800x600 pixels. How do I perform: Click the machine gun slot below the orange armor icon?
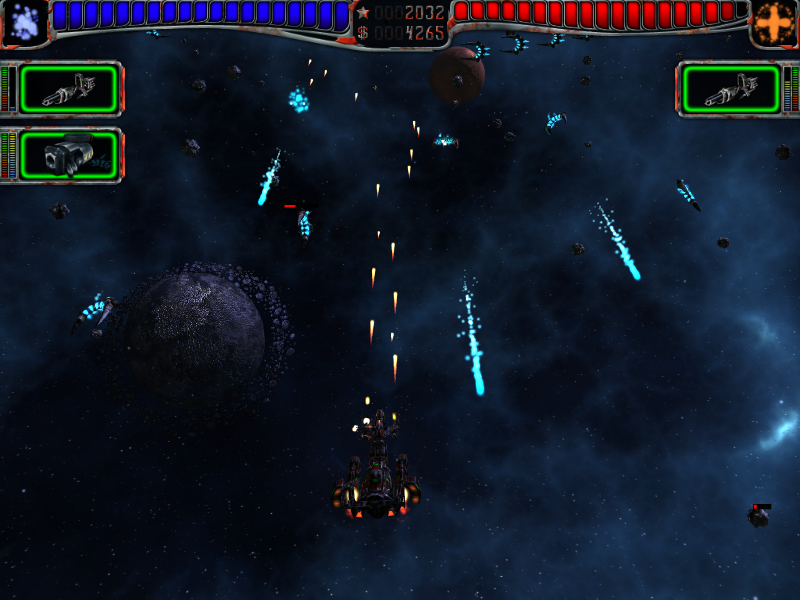(x=730, y=89)
